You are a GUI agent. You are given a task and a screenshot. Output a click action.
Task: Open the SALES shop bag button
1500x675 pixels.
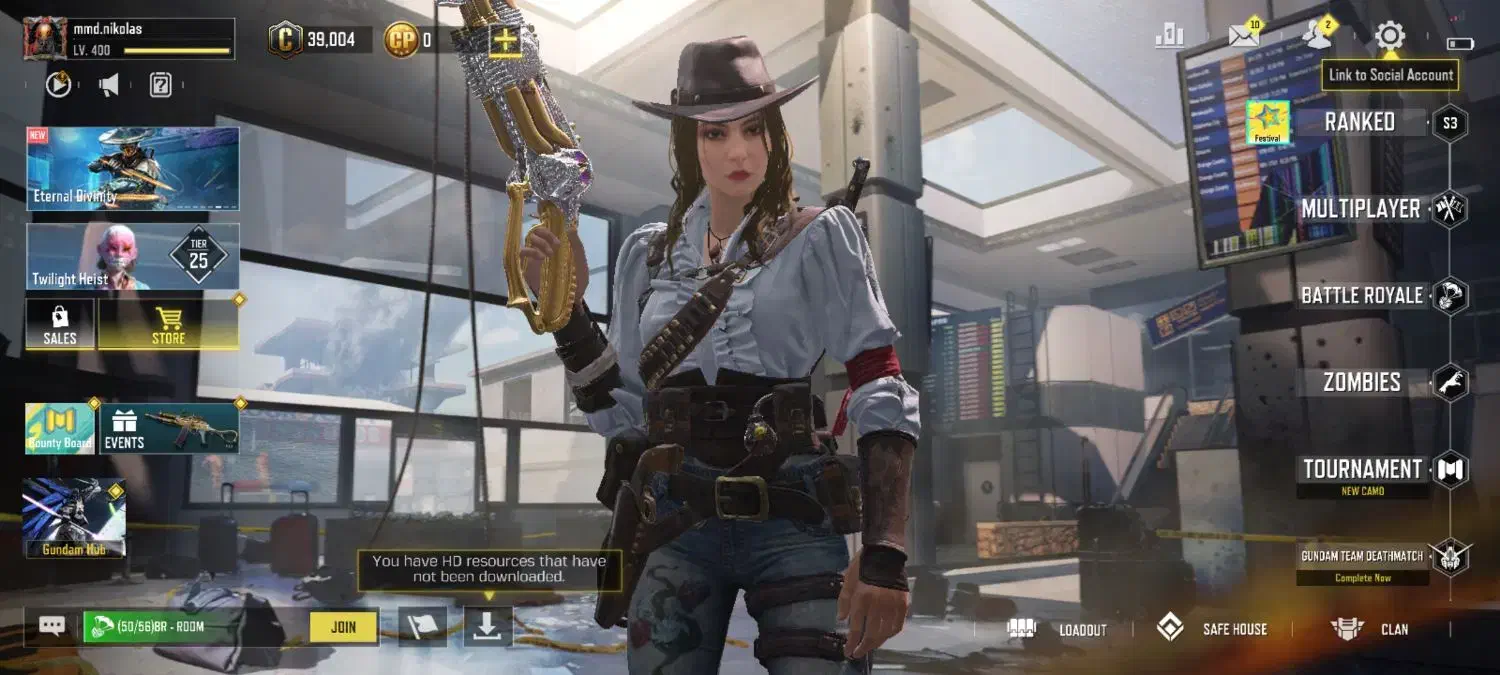(x=60, y=325)
